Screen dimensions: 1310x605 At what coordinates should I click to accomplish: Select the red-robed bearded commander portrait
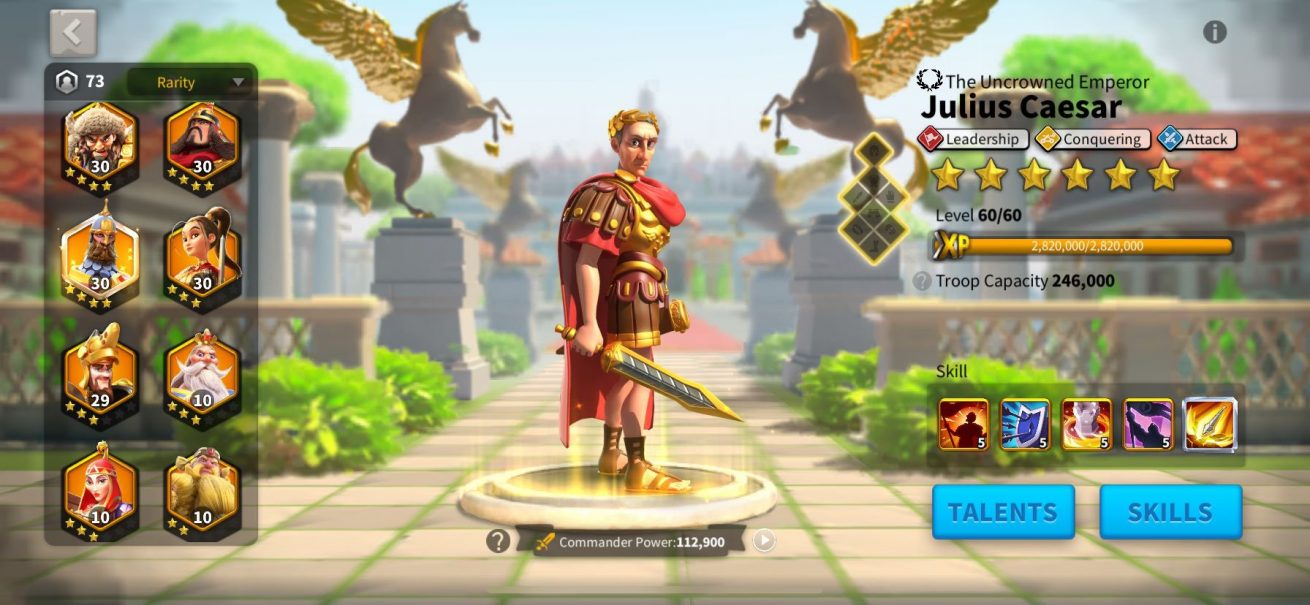tap(202, 144)
